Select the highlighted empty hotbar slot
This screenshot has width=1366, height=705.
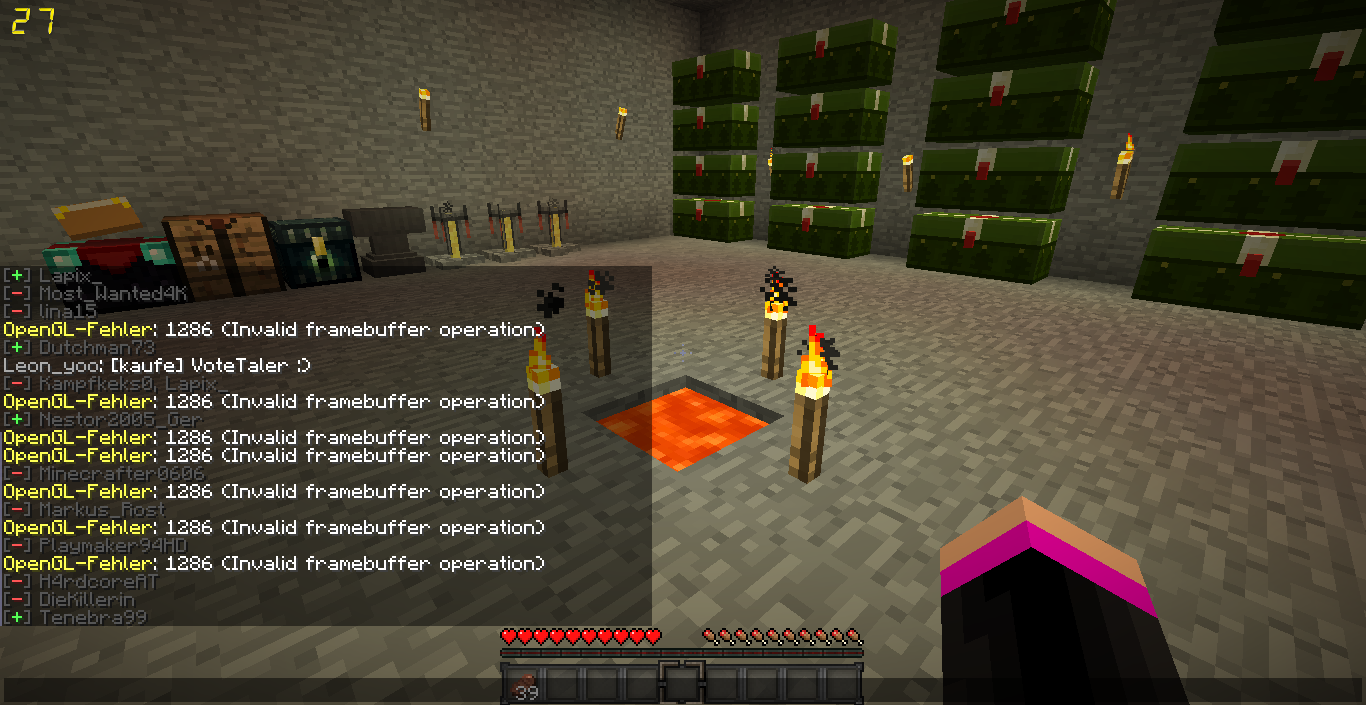click(x=683, y=684)
